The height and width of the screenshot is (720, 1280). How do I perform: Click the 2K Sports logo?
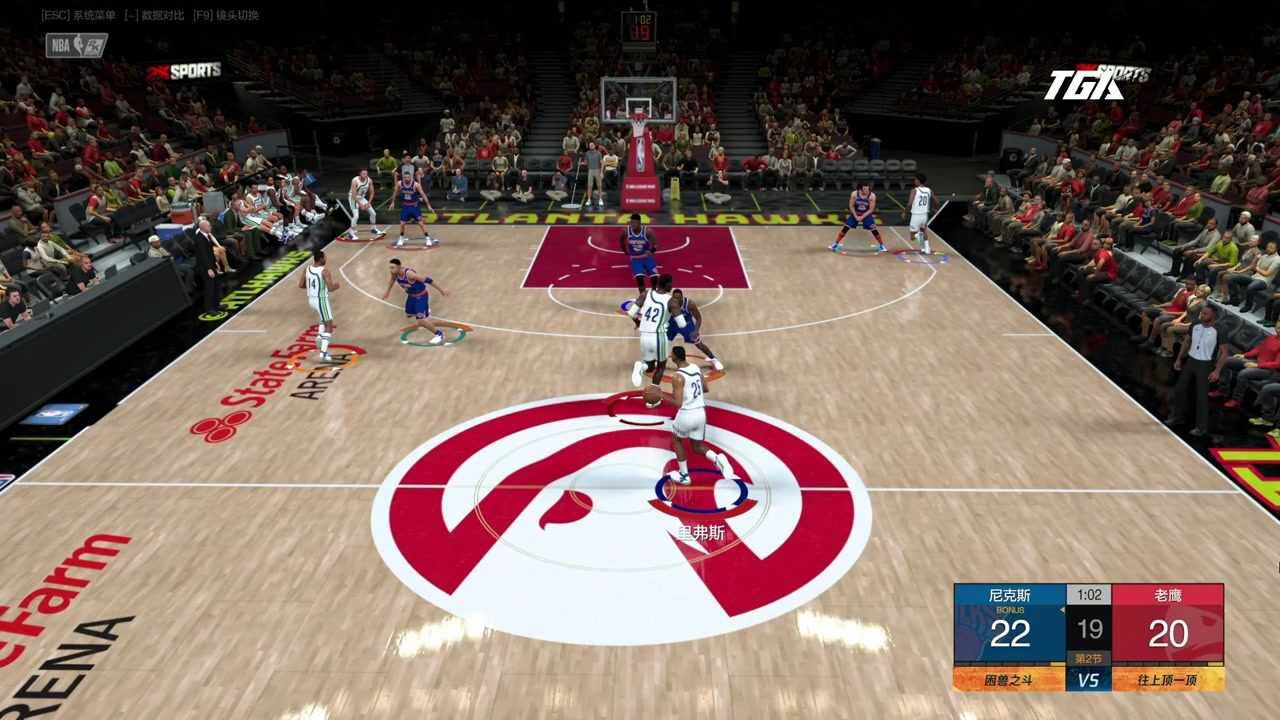pyautogui.click(x=185, y=70)
